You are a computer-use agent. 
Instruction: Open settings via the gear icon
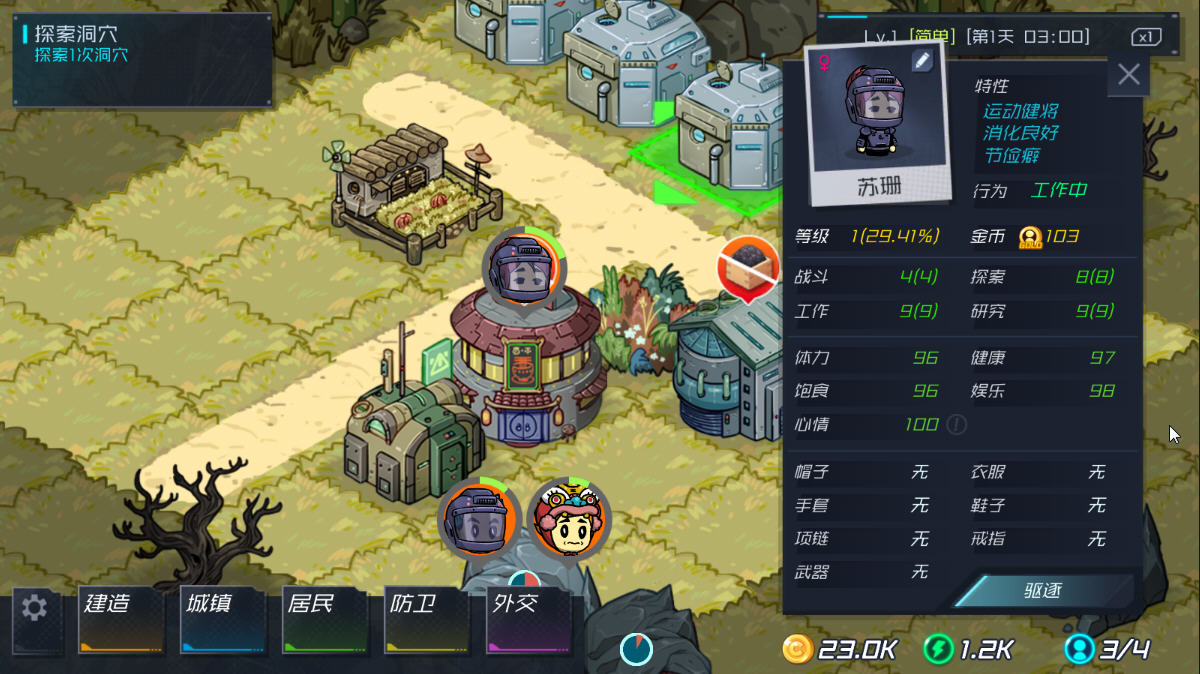coord(35,608)
